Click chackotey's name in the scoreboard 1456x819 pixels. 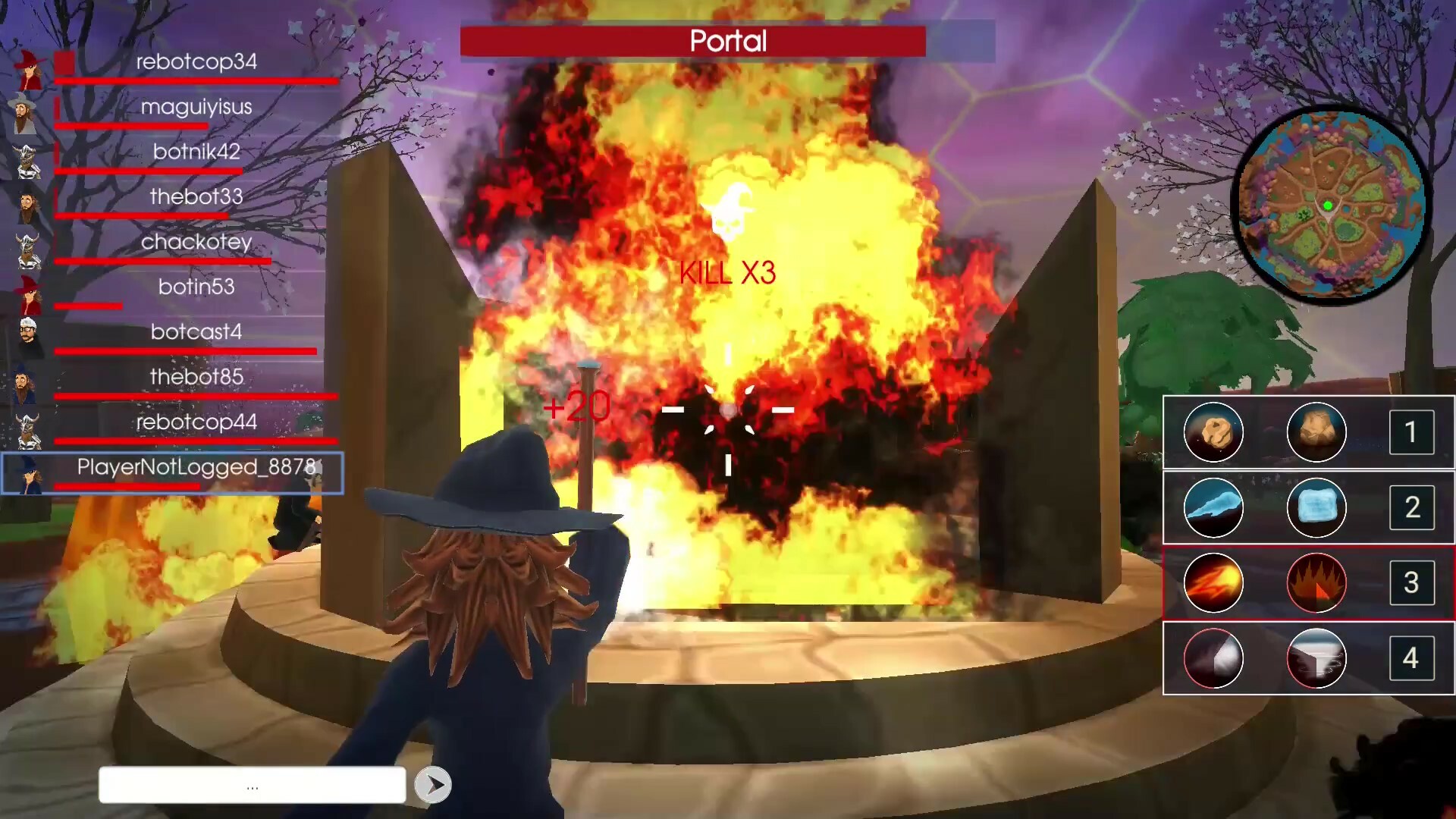click(x=197, y=243)
